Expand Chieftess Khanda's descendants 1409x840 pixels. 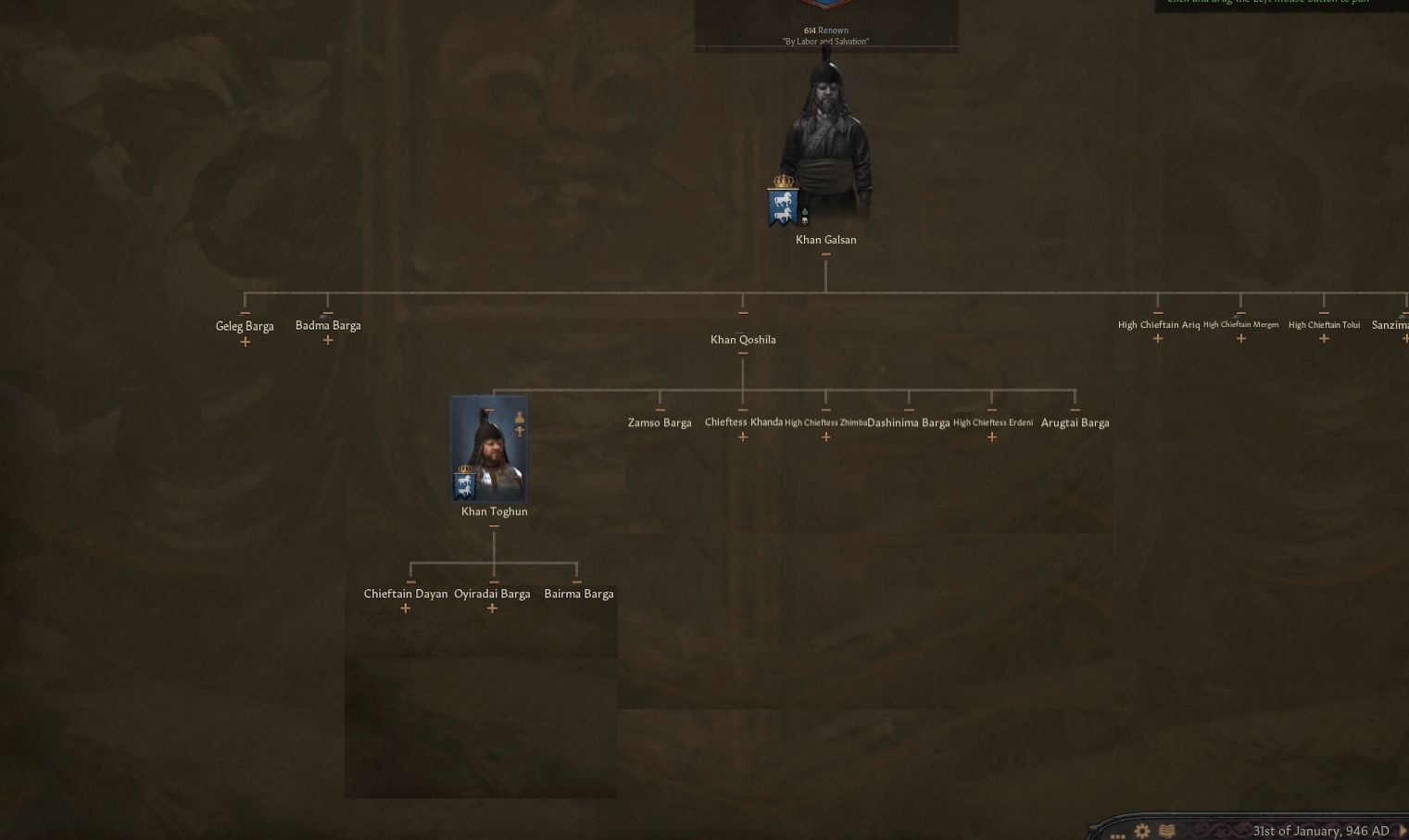click(x=743, y=436)
